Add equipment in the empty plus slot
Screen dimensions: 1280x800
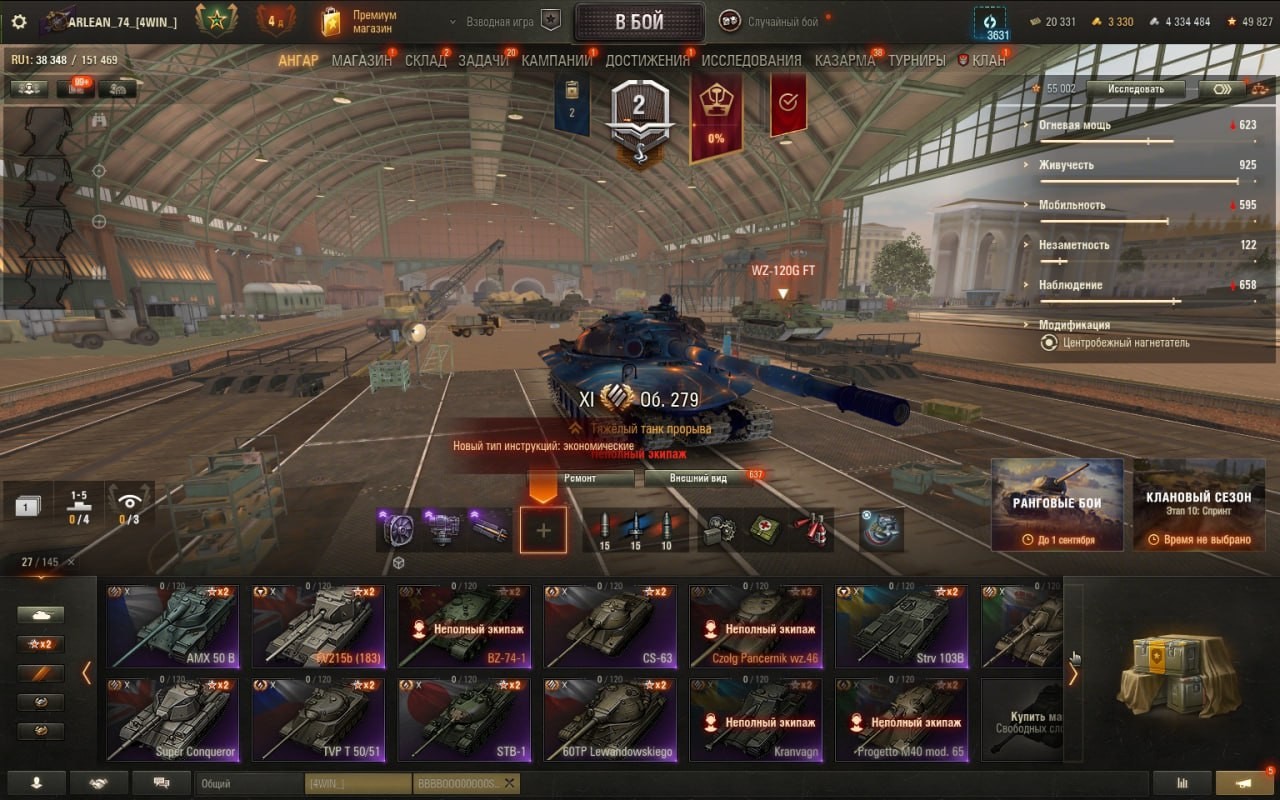pos(543,530)
